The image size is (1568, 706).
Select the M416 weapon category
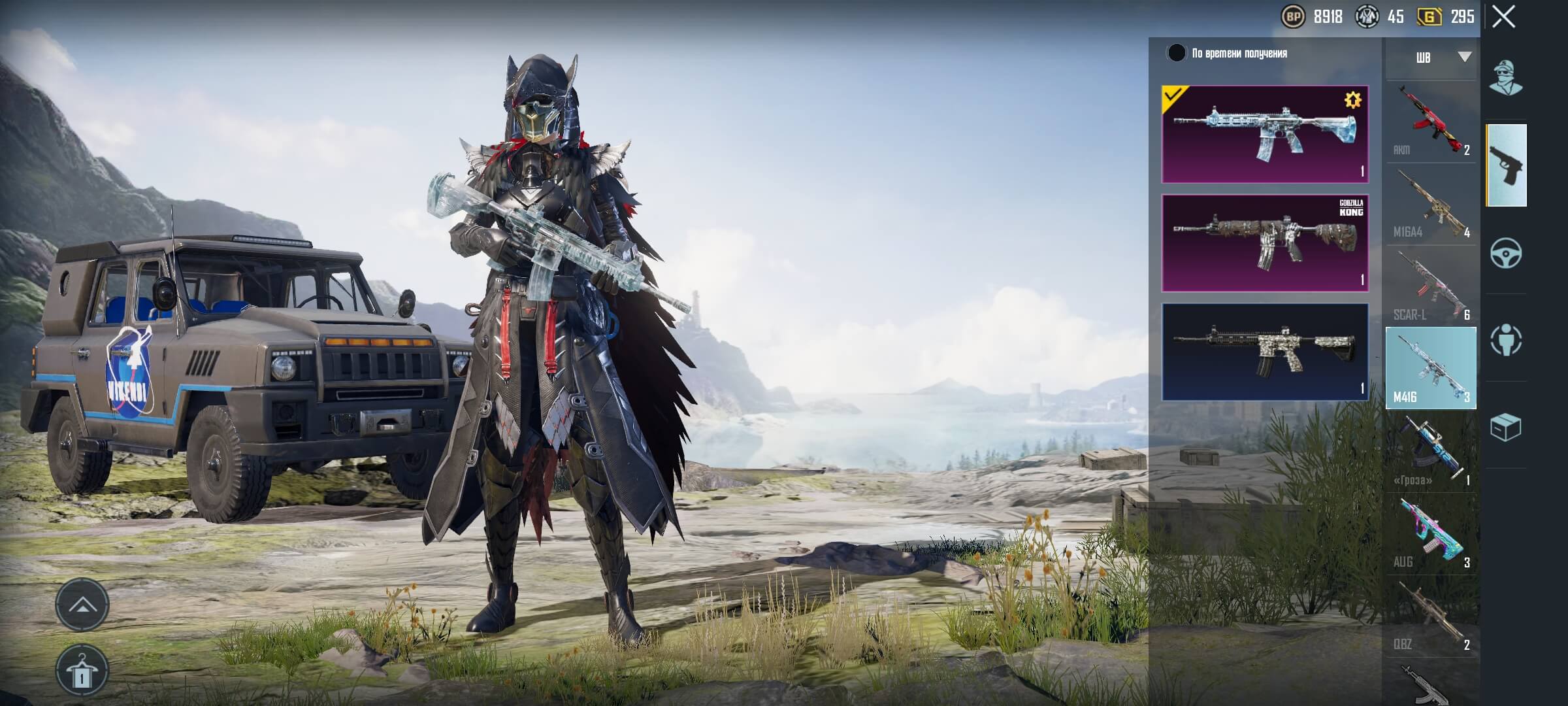pos(1430,368)
